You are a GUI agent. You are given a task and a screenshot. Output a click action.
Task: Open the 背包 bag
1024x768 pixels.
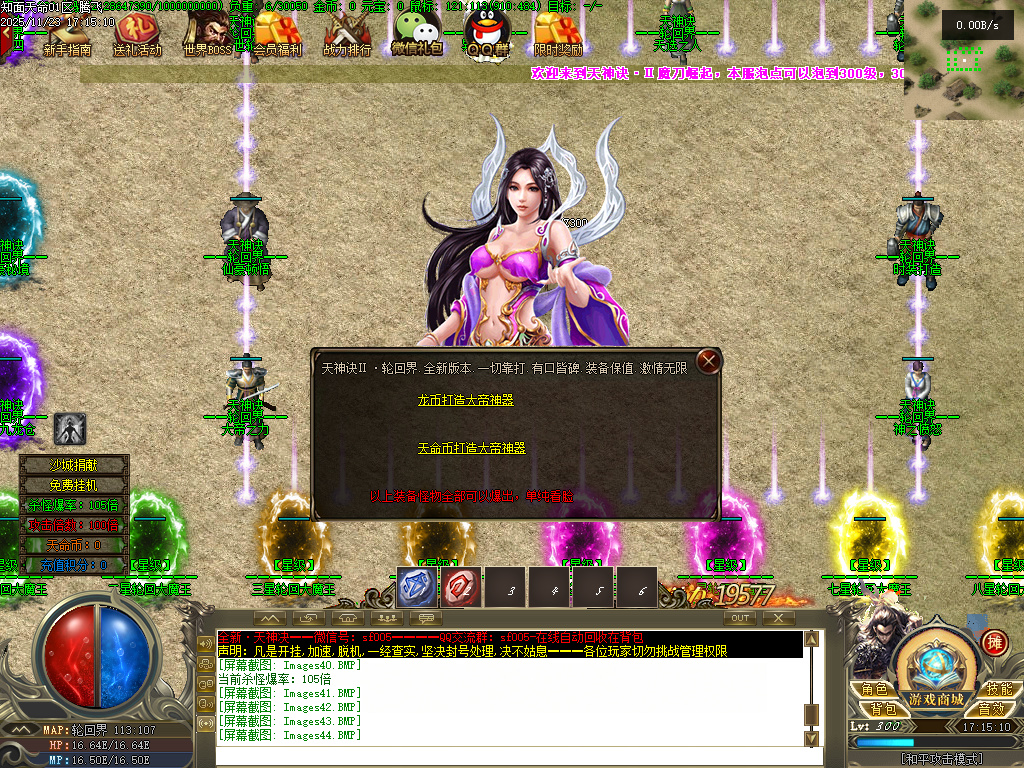(881, 709)
